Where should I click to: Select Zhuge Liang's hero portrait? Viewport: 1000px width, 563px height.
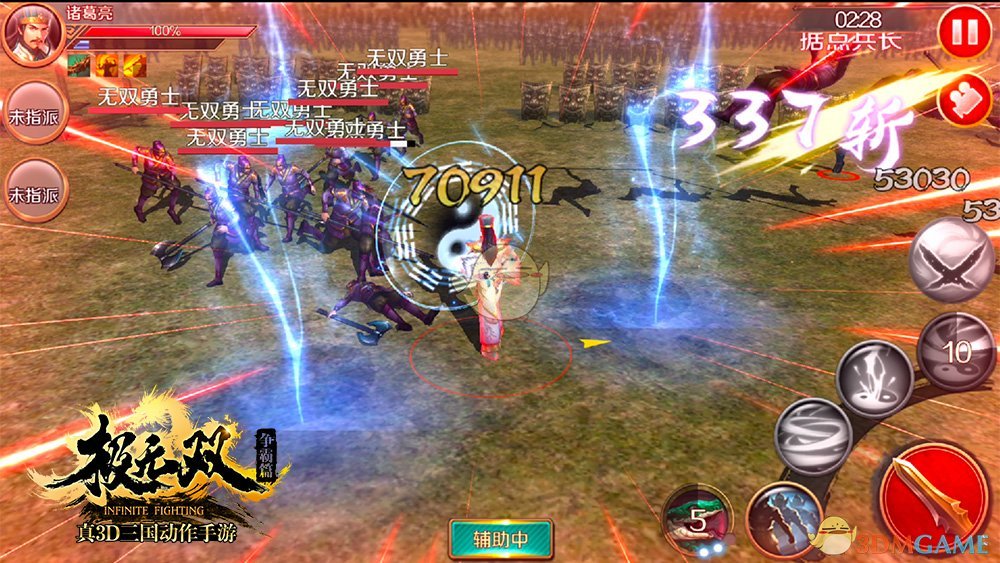point(31,34)
